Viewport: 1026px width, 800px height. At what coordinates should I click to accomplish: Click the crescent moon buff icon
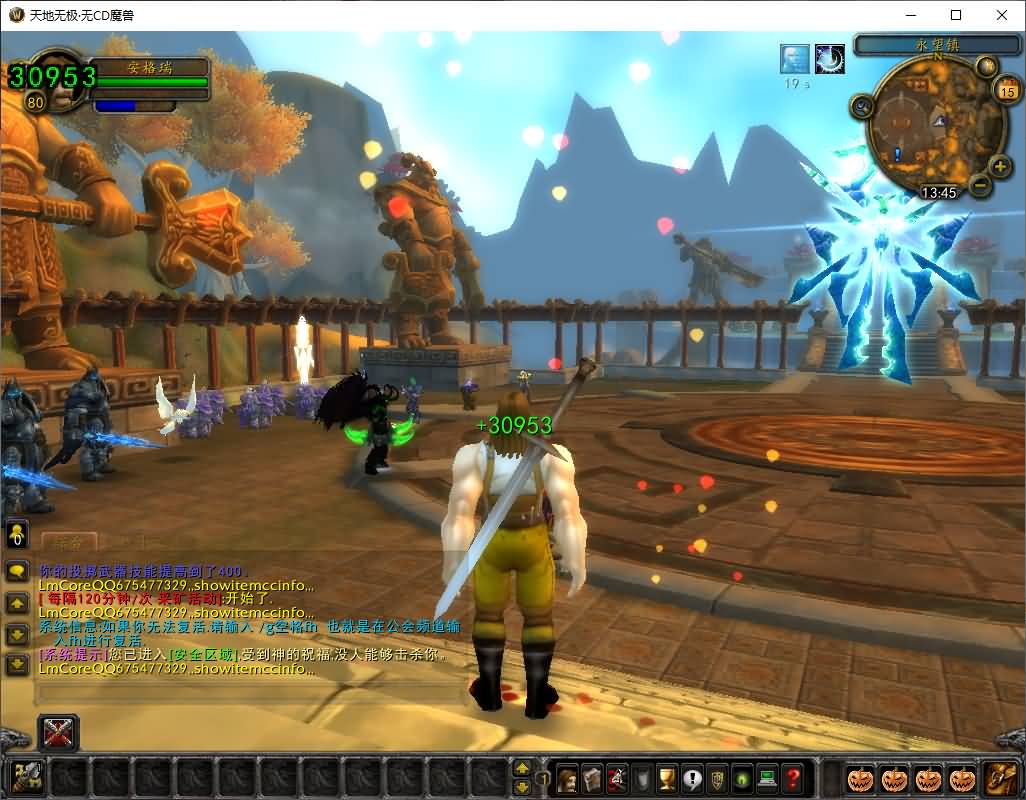point(830,59)
